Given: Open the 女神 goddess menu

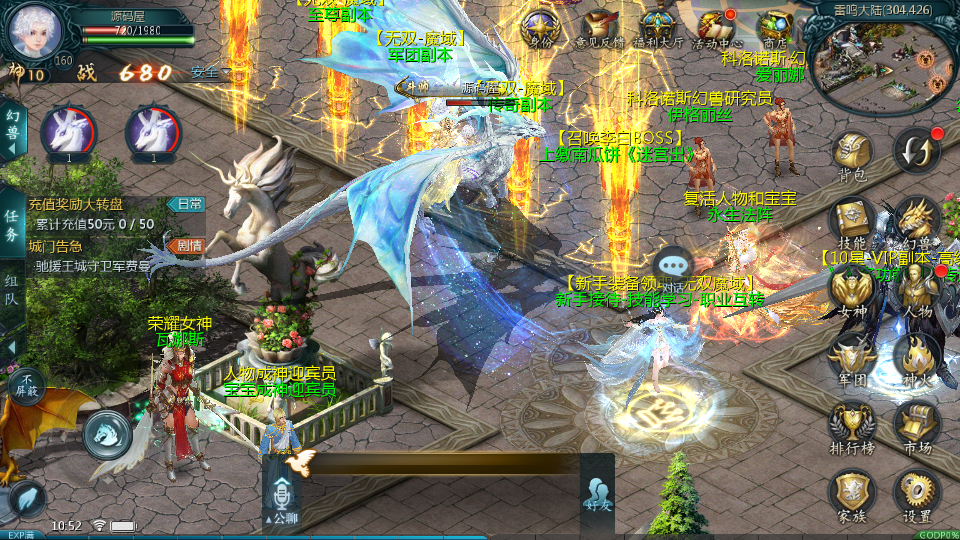Looking at the screenshot, I should pyautogui.click(x=851, y=288).
